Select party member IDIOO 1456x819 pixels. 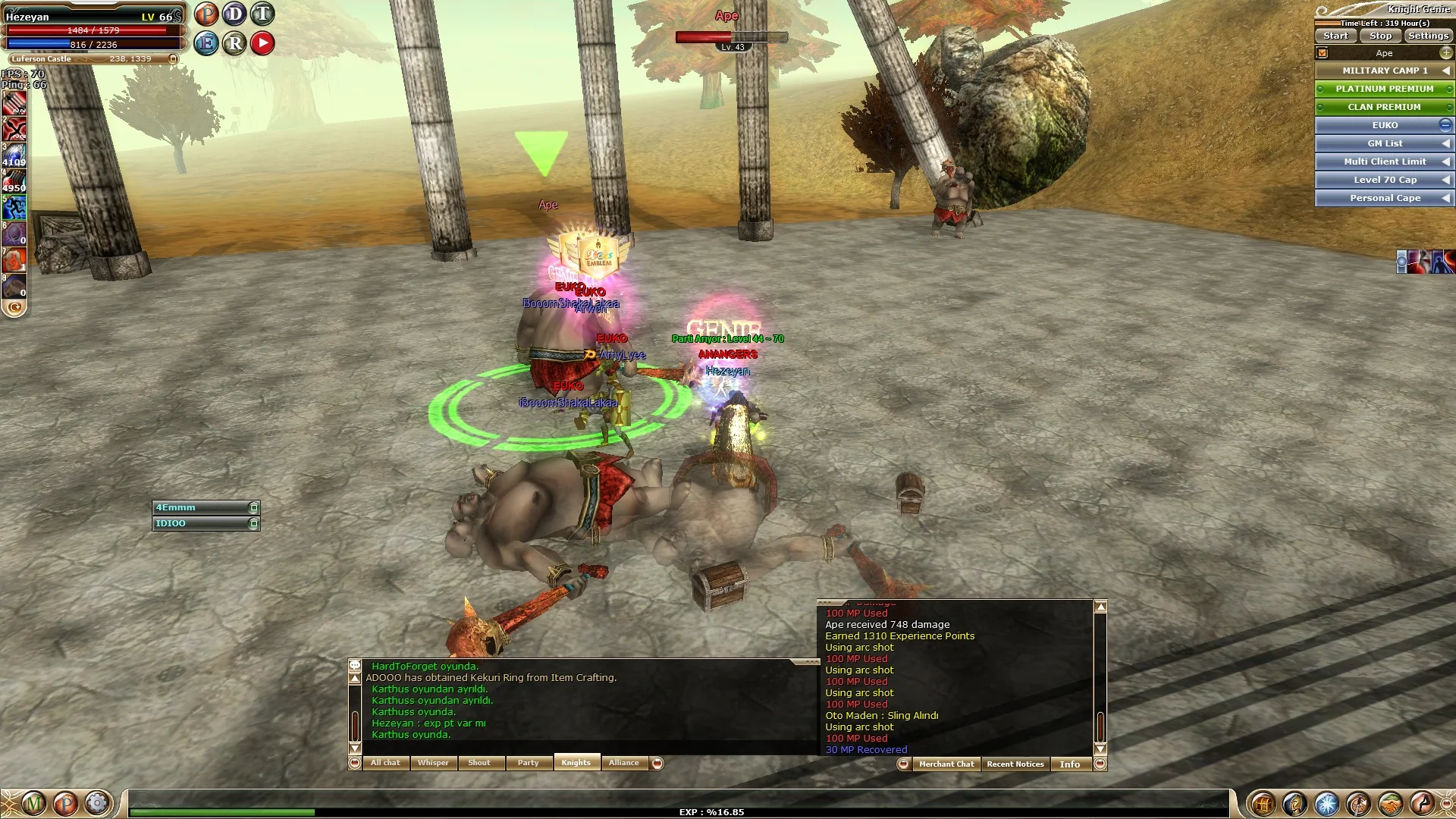click(x=201, y=523)
